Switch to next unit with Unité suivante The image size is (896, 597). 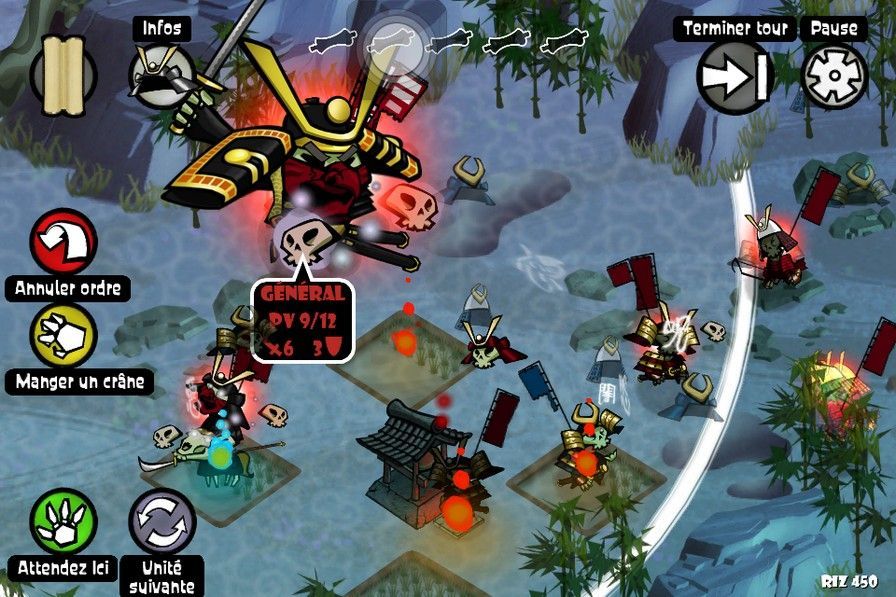point(162,522)
